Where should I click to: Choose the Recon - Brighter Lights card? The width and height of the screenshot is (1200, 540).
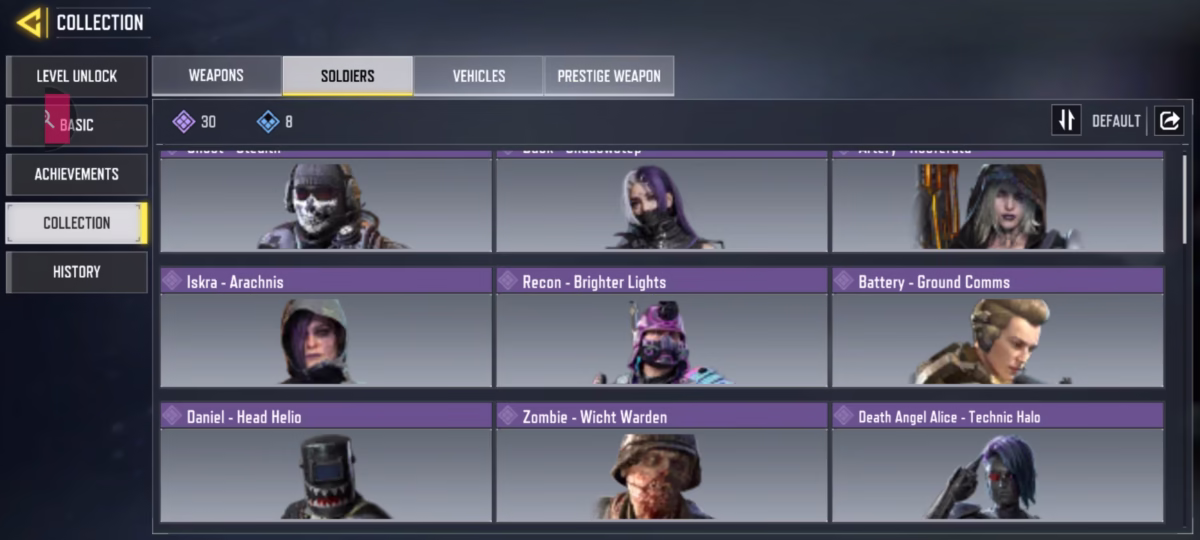click(662, 327)
